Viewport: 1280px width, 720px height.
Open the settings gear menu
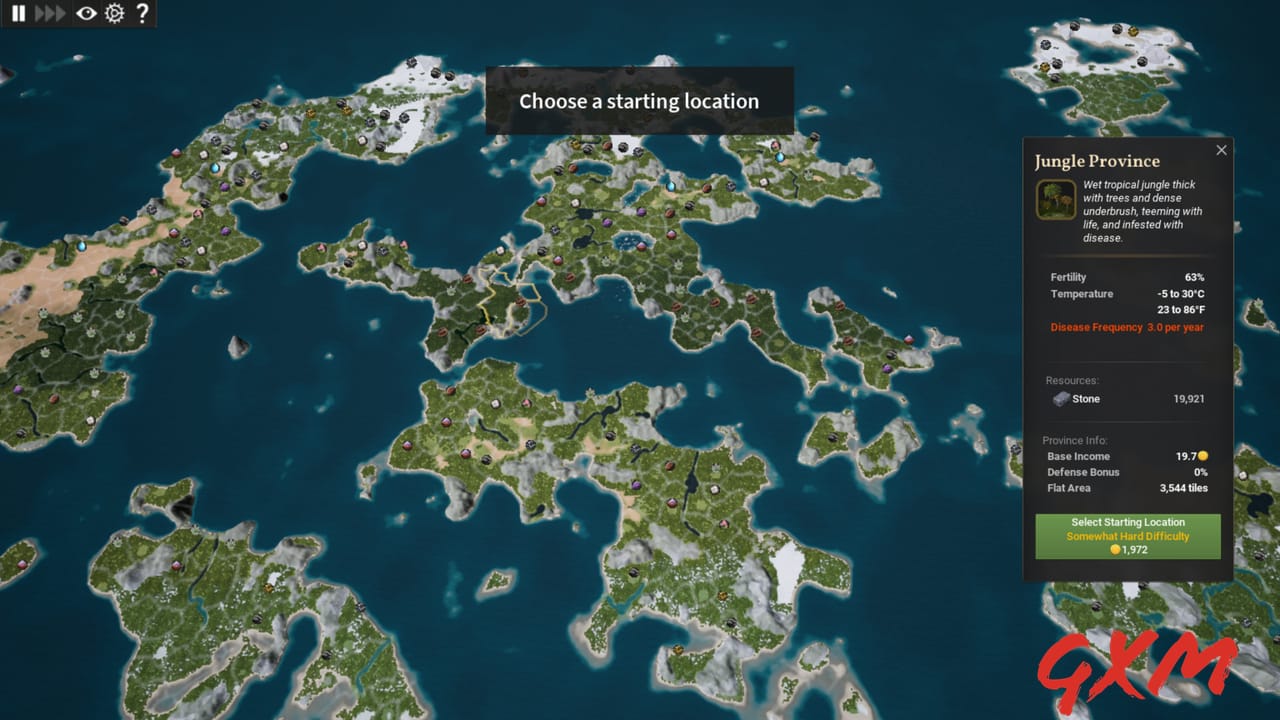(x=113, y=14)
